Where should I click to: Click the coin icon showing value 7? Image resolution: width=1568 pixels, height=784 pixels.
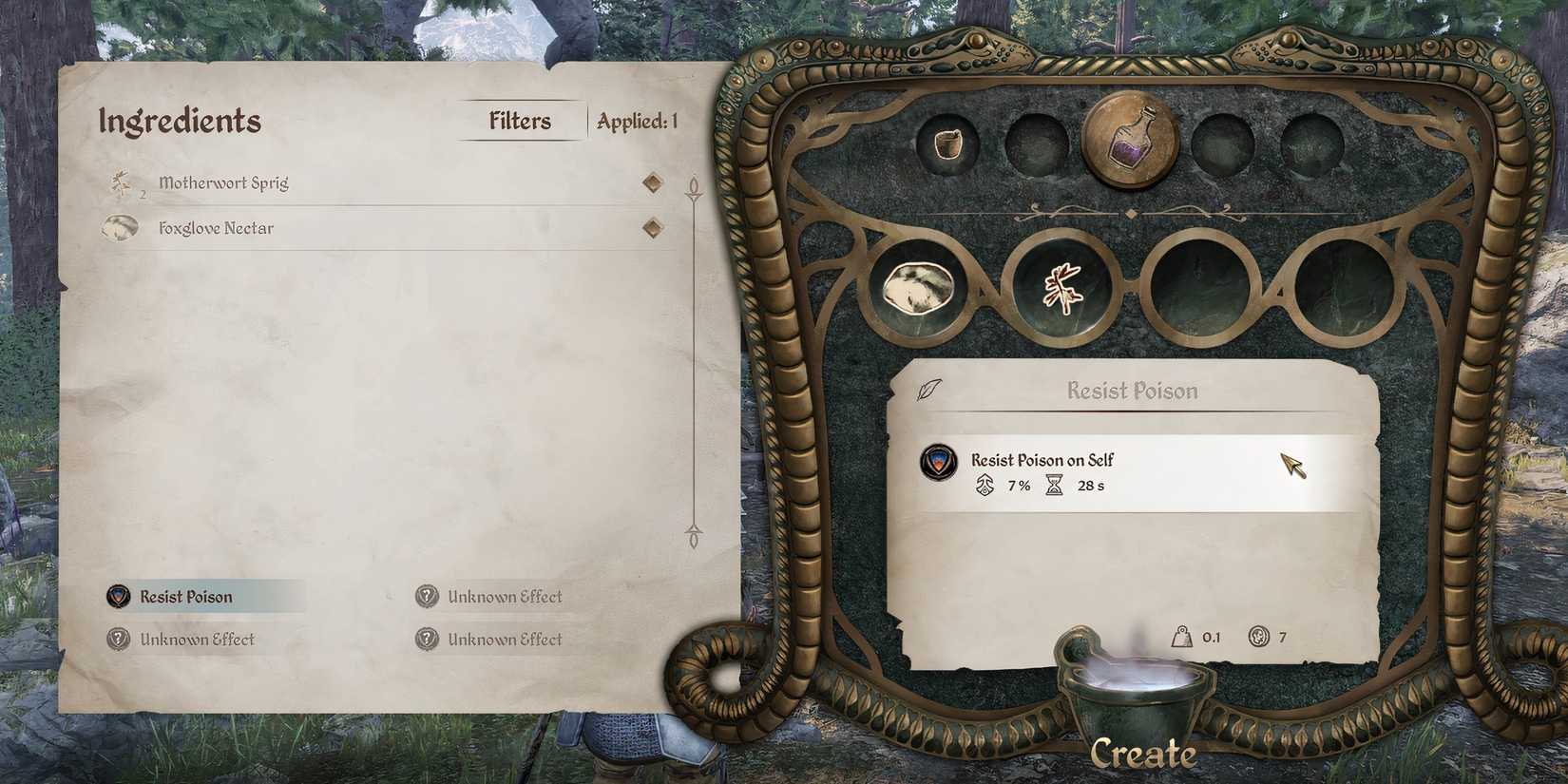click(x=1259, y=637)
